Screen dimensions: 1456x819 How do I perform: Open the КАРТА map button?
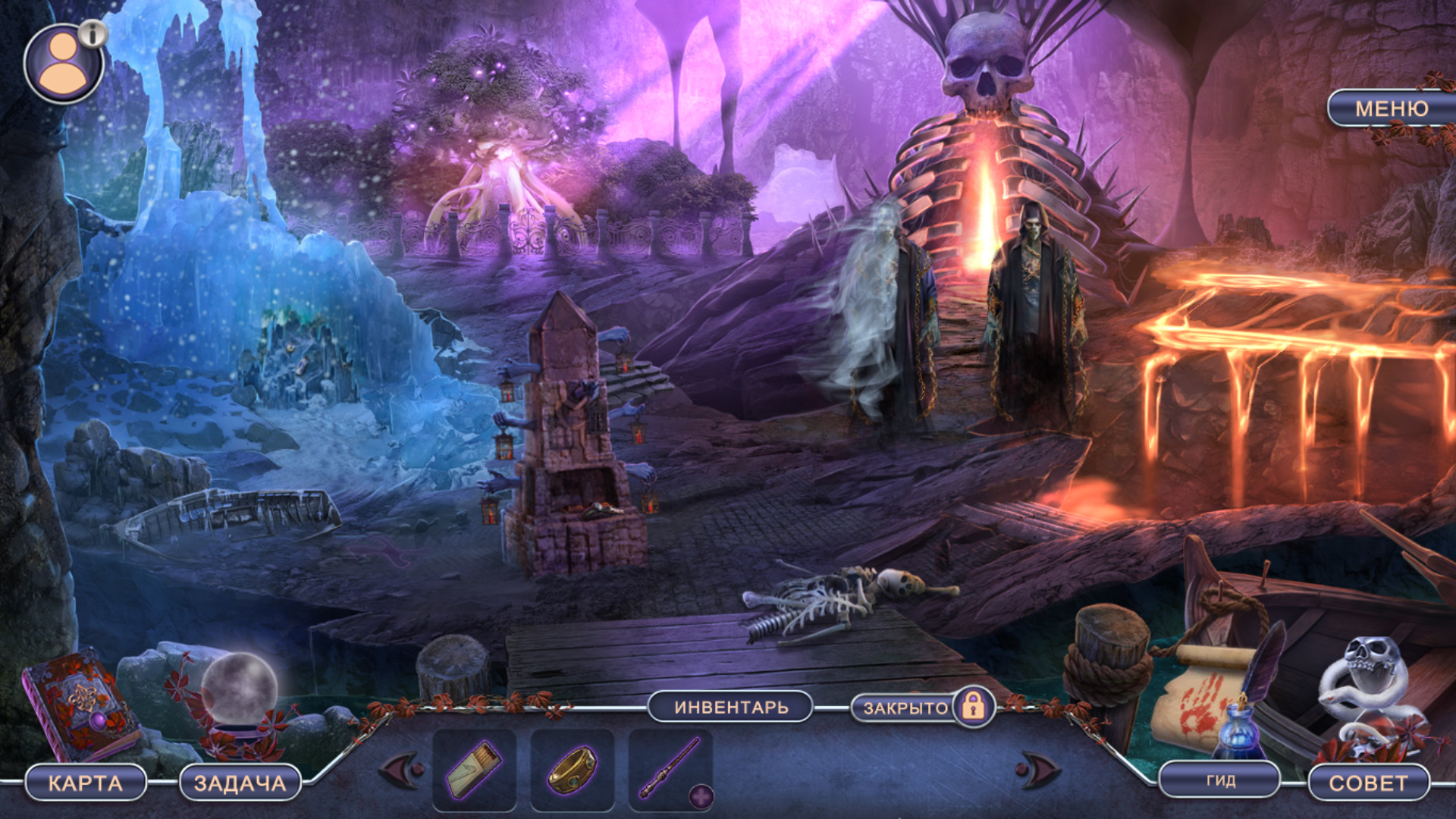85,783
